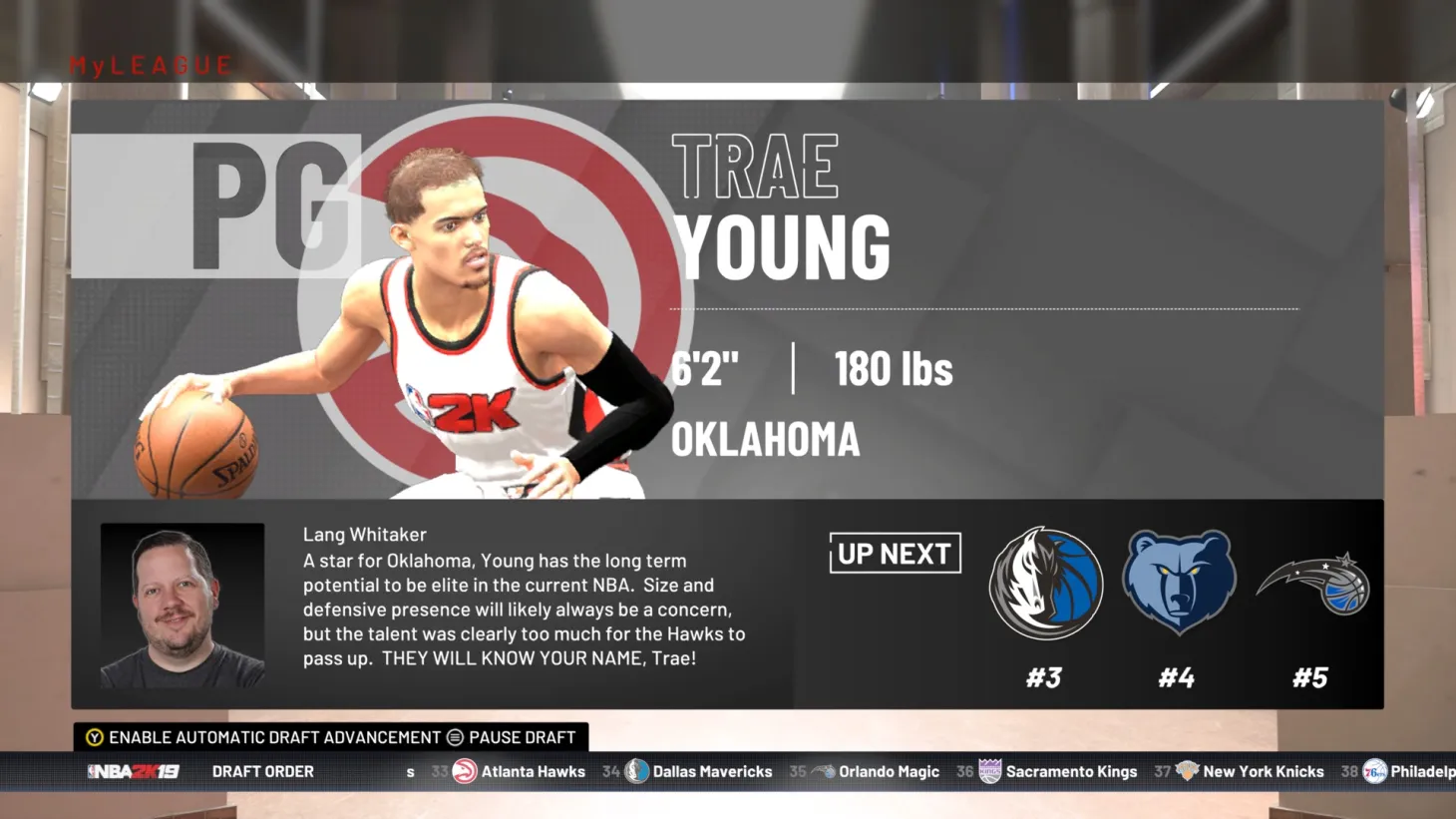
Task: Enable automatic draft advancement
Action: 264,737
